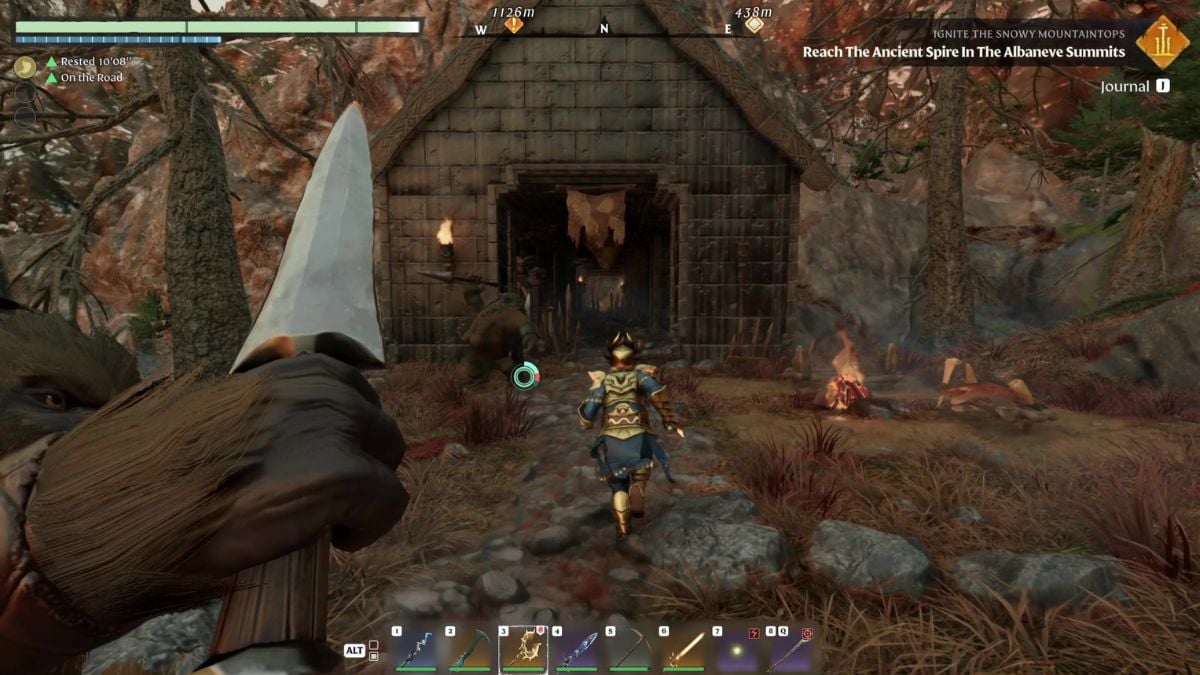Image resolution: width=1200 pixels, height=675 pixels.
Task: Click the yellow moon status icon
Action: (x=25, y=67)
